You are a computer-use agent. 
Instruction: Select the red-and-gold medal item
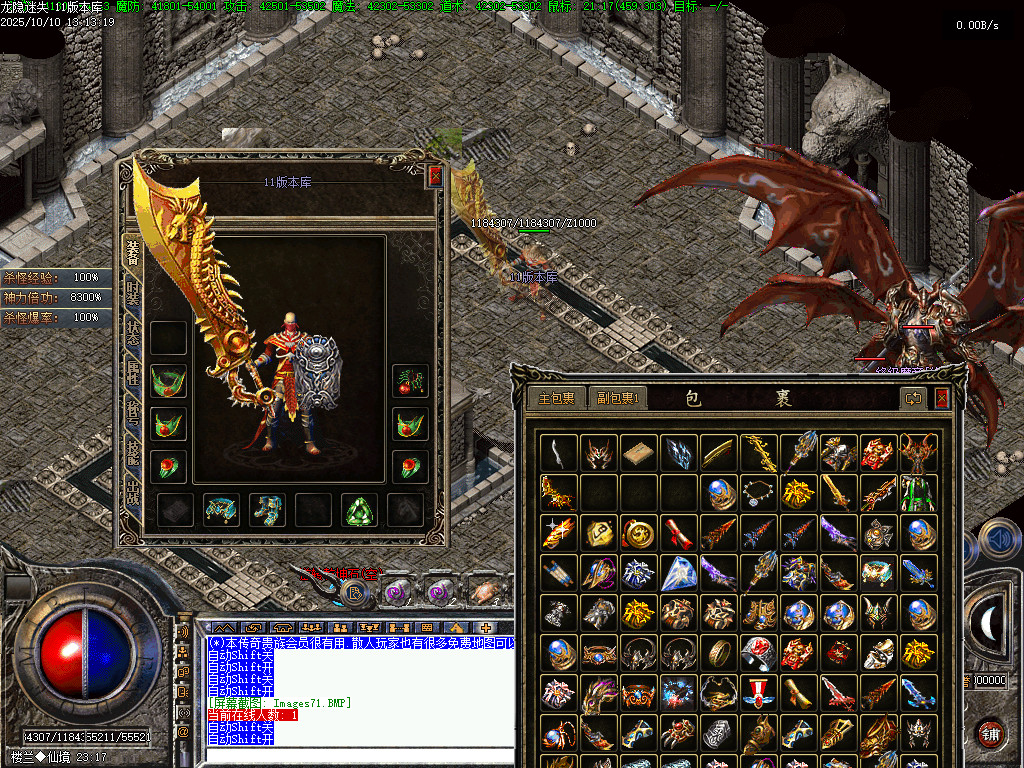tap(758, 692)
